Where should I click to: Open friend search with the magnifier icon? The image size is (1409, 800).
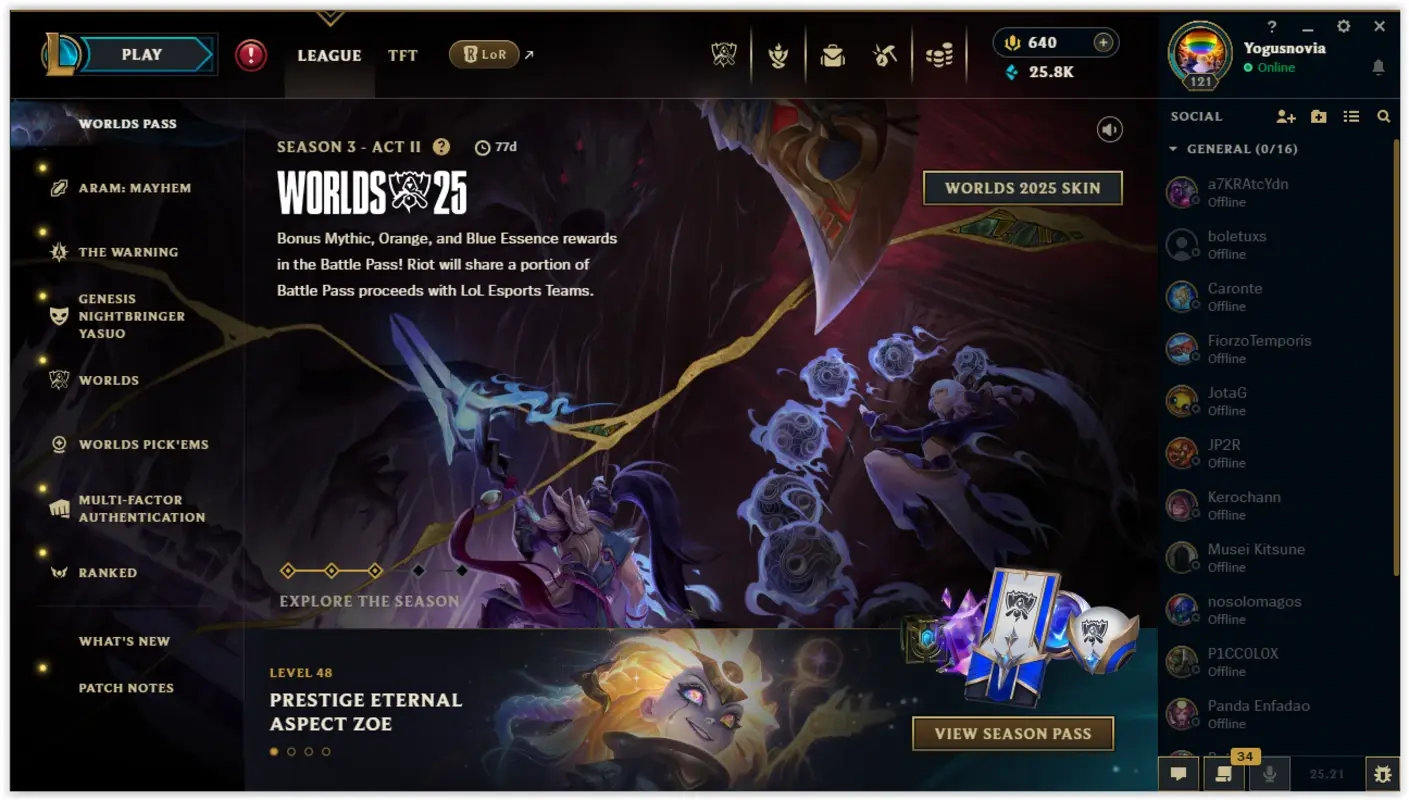1384,117
